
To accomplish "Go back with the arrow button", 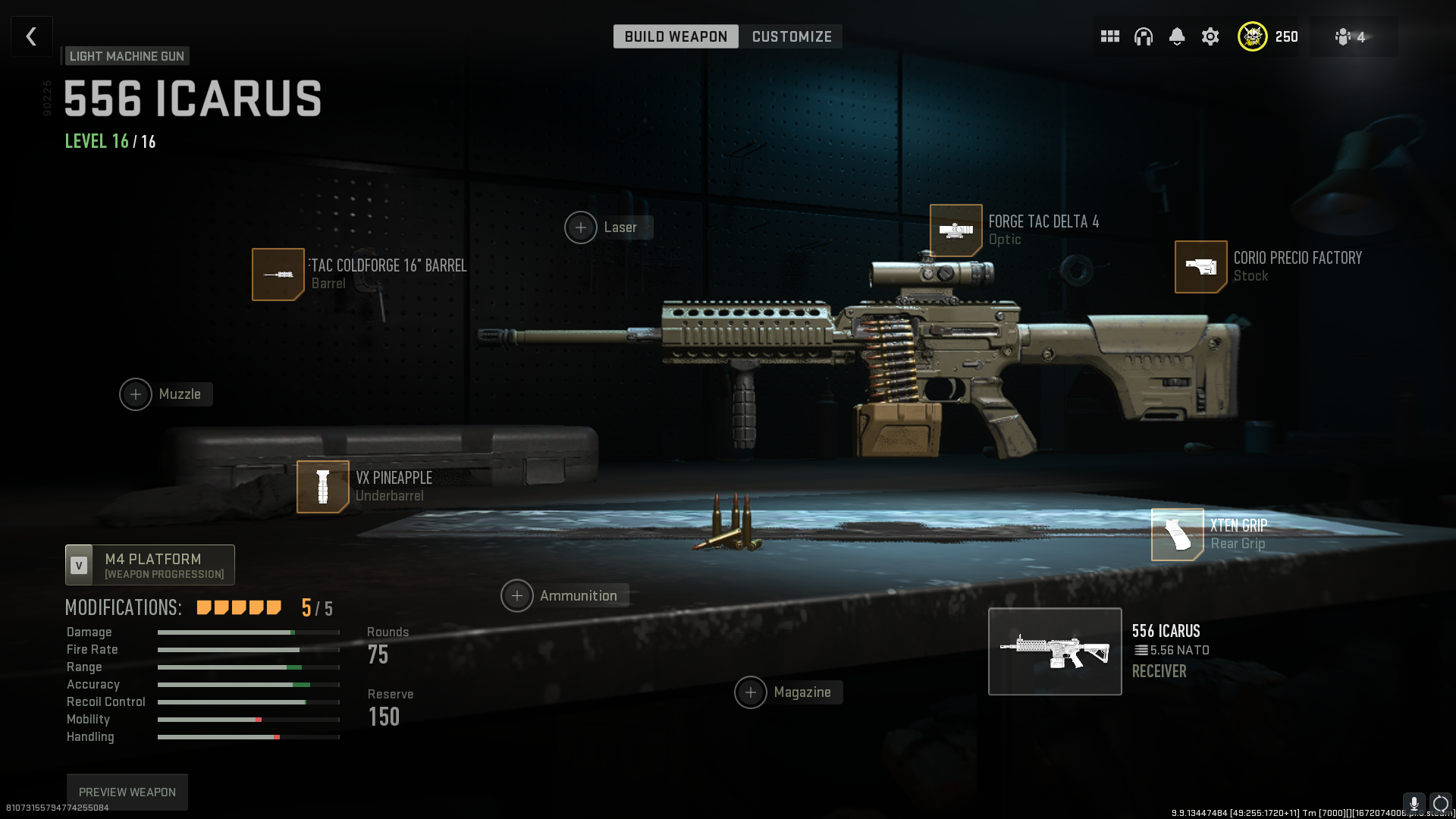I will point(31,36).
